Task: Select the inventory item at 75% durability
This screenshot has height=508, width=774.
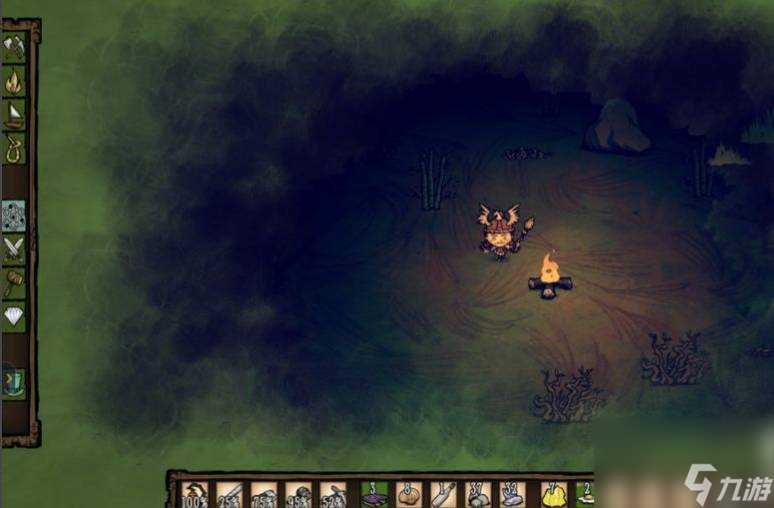Action: click(x=265, y=494)
